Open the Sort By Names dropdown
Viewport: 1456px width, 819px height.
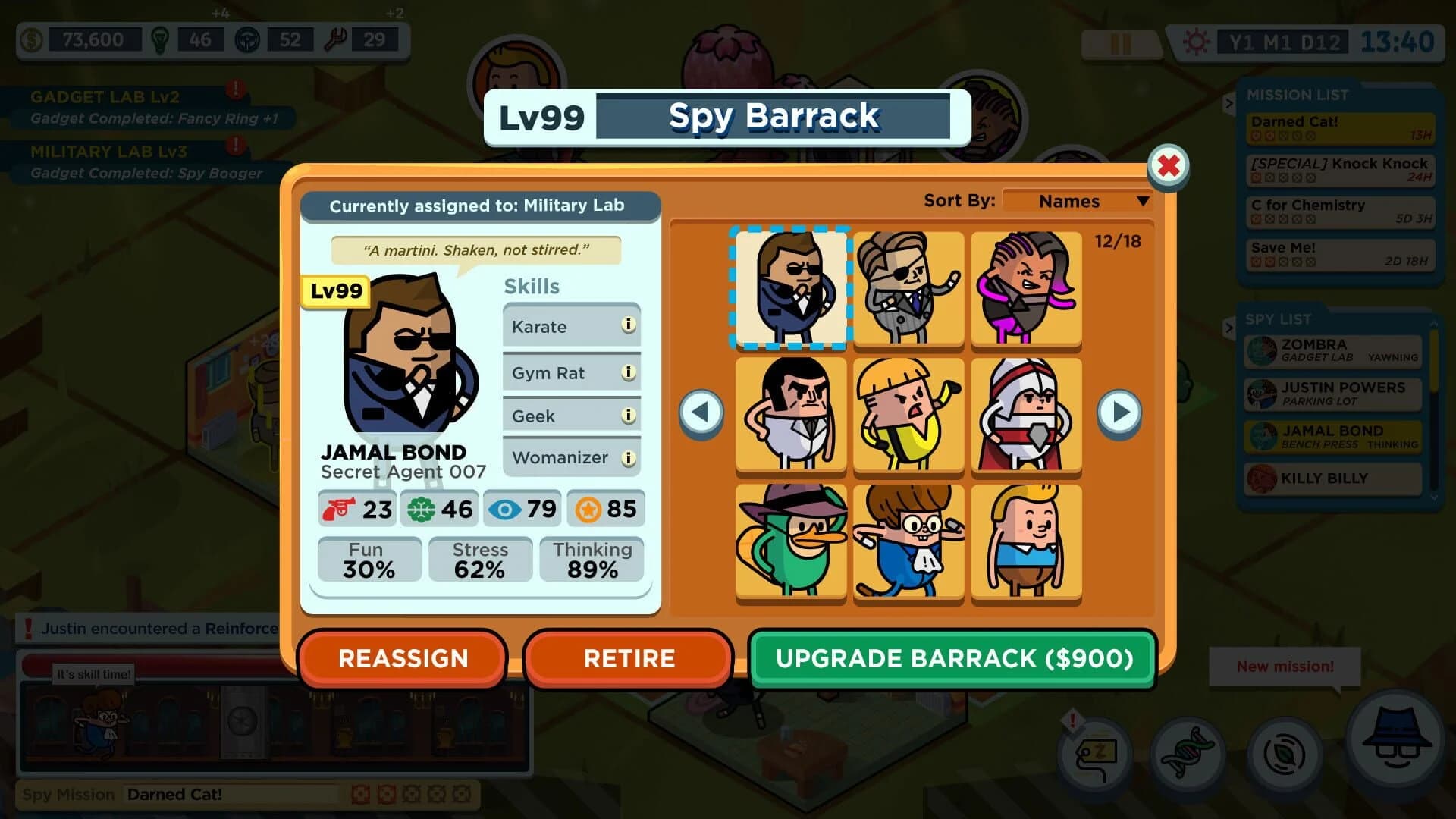point(1076,201)
